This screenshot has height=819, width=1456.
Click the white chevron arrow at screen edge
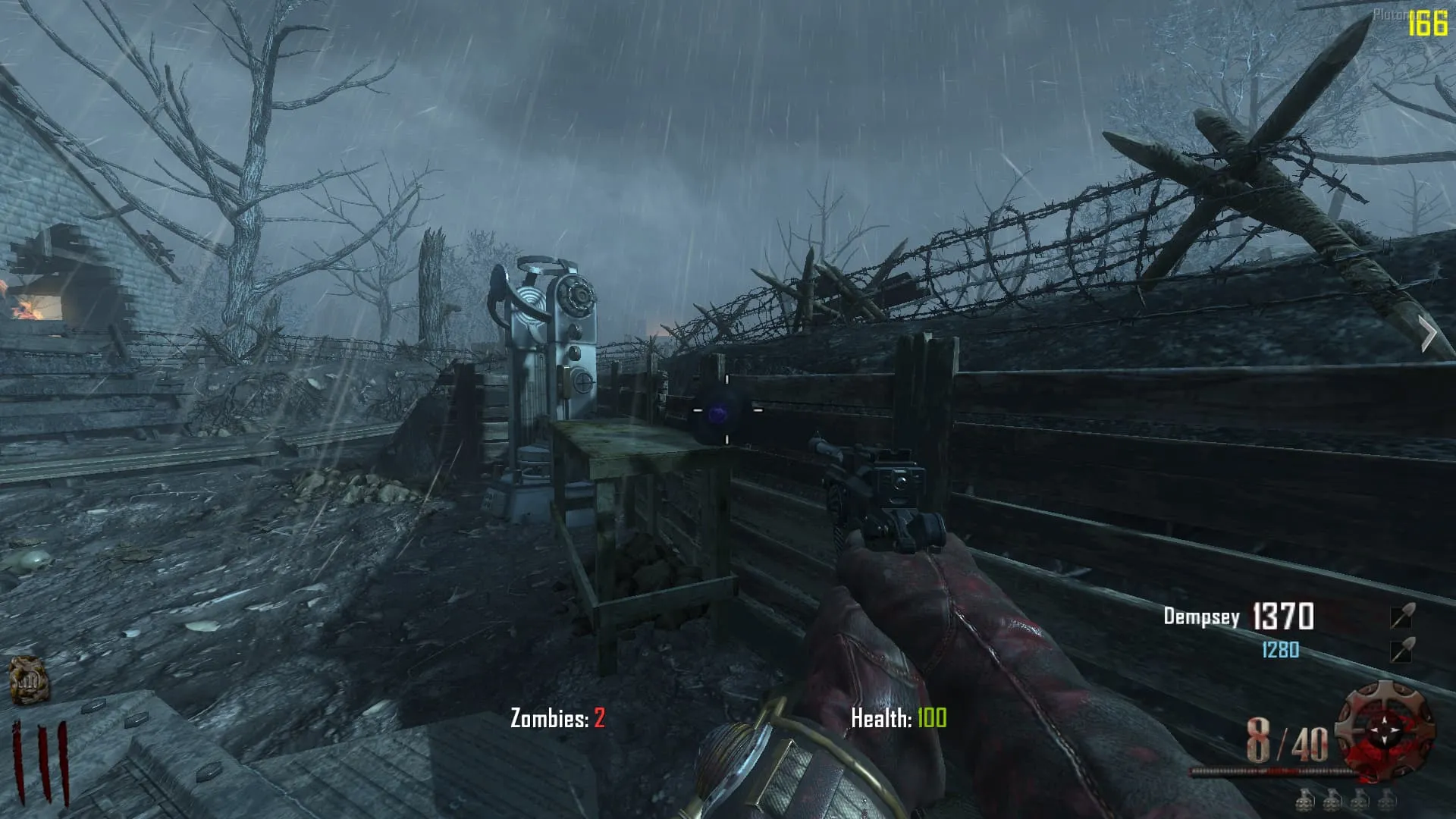click(1428, 334)
